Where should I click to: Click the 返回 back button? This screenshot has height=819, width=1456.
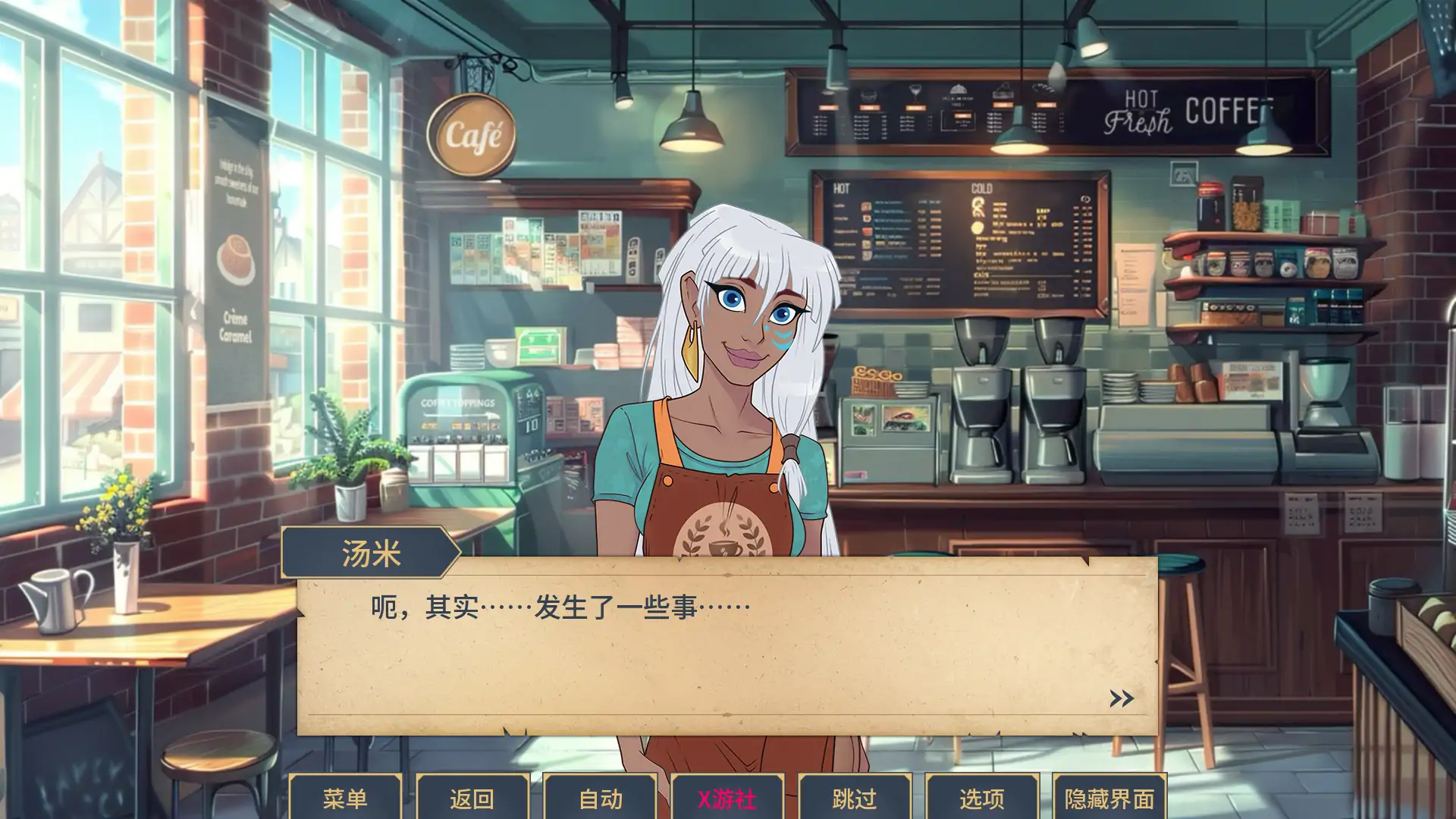point(472,798)
